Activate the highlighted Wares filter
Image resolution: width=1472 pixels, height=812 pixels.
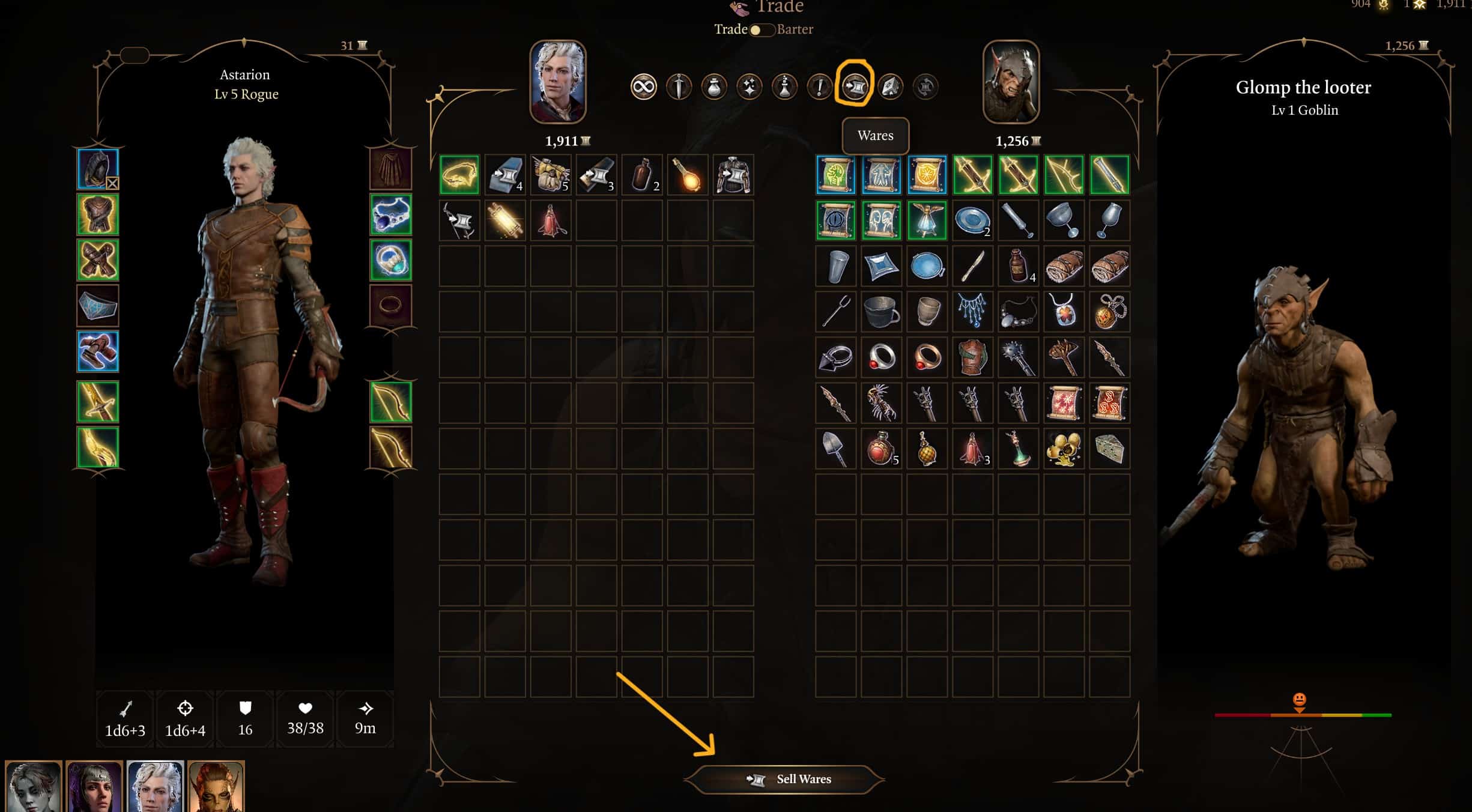click(x=855, y=88)
